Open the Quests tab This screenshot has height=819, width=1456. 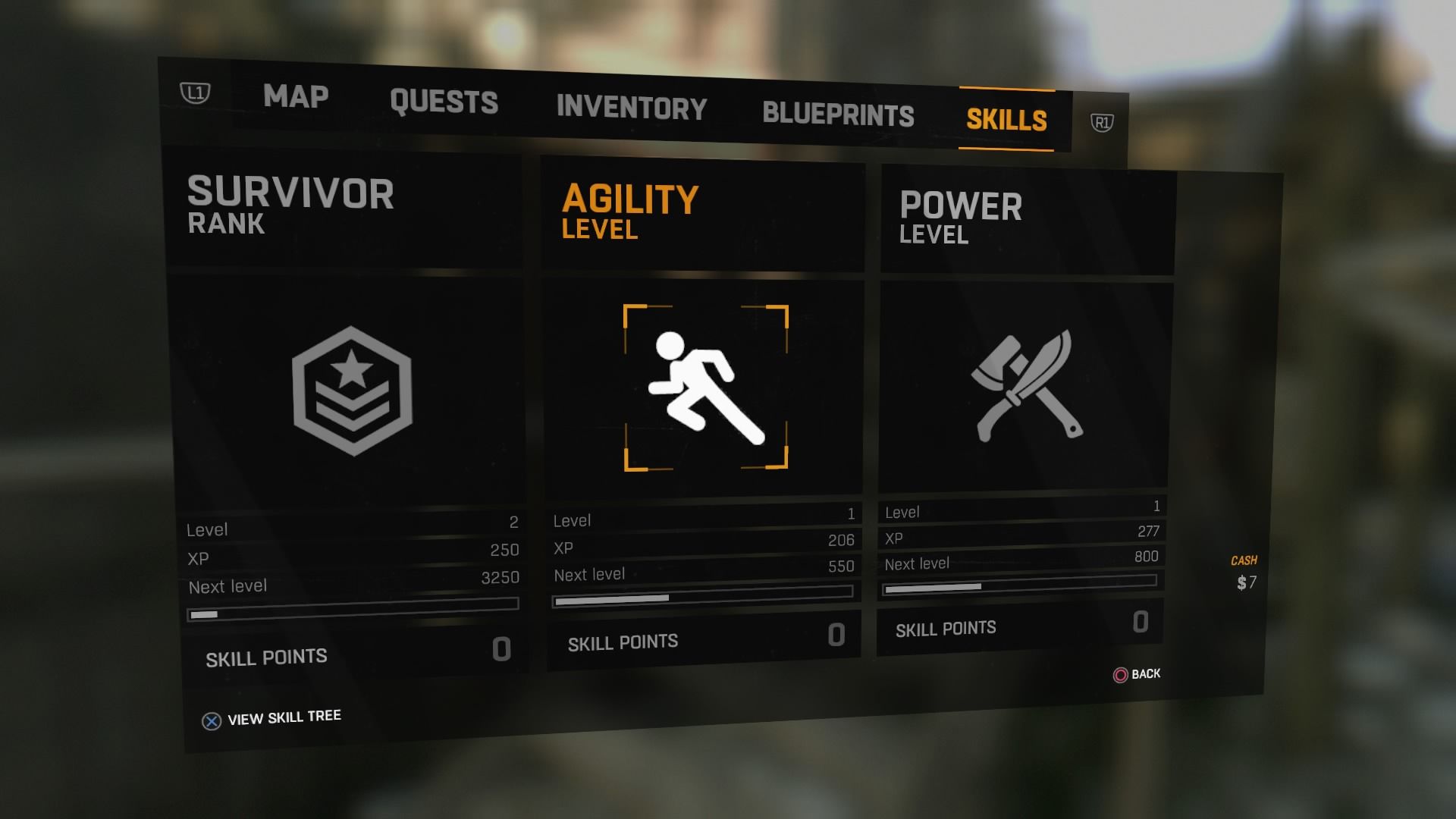pos(444,102)
